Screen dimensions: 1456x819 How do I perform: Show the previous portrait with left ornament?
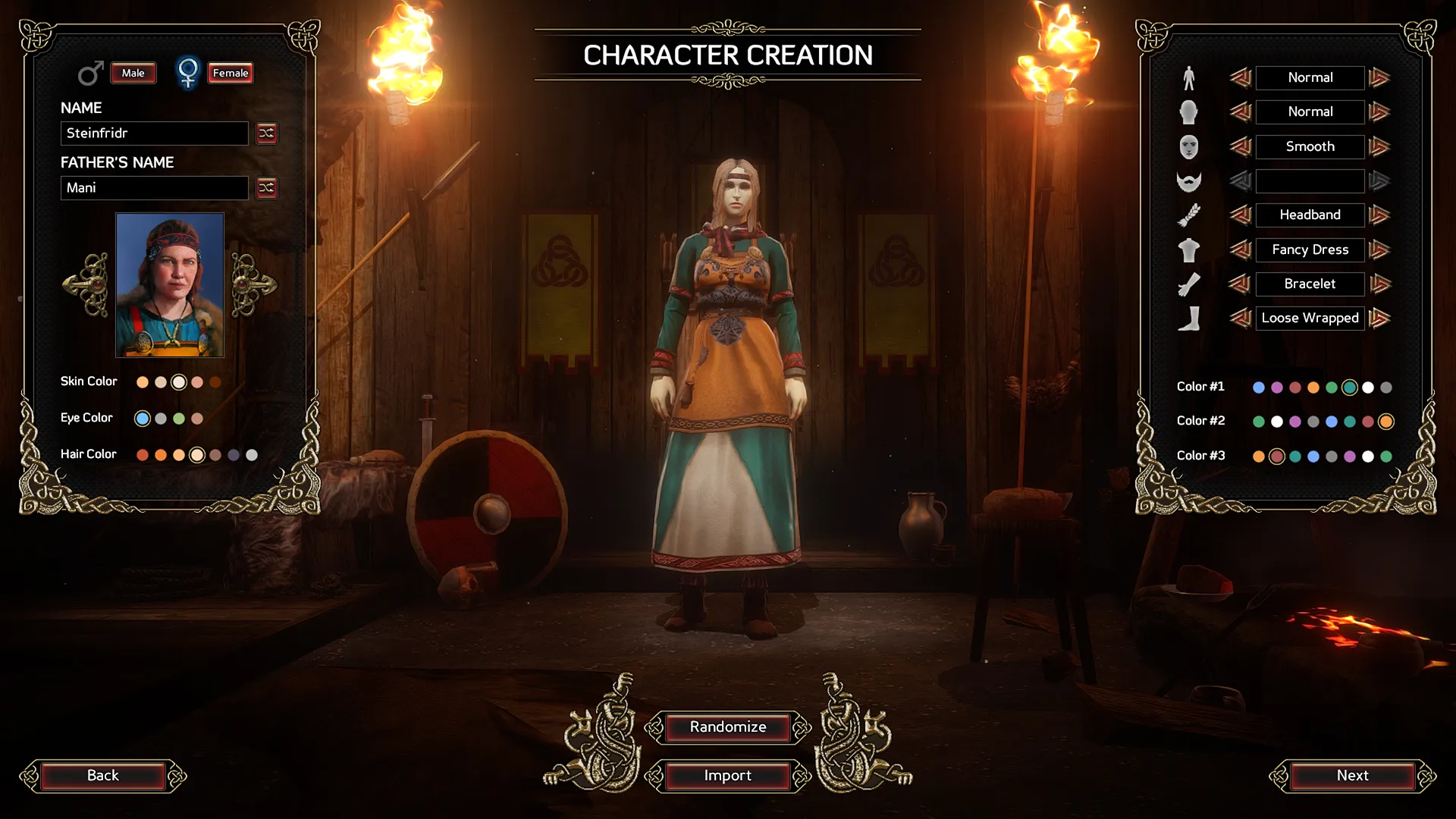click(x=86, y=285)
